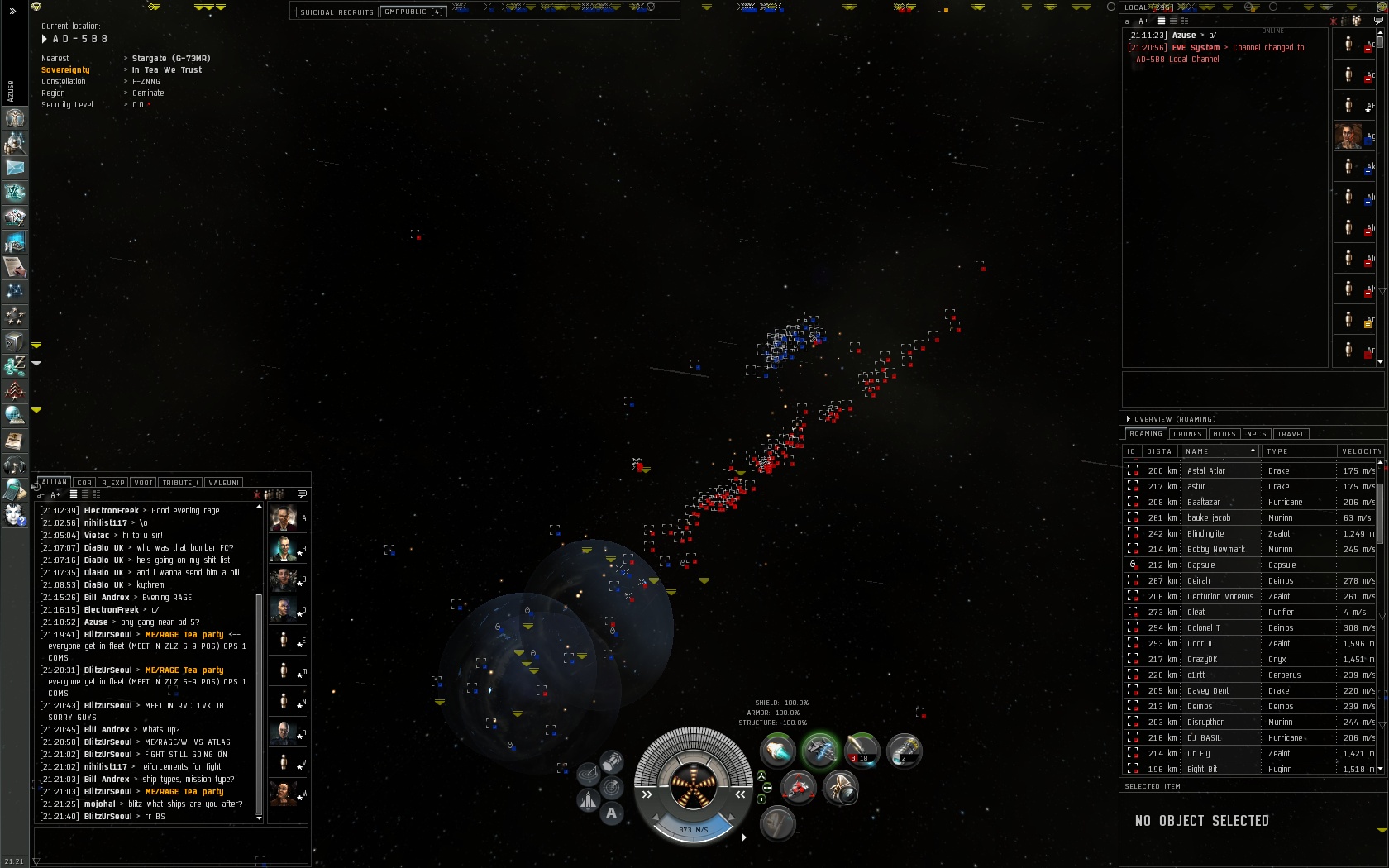1389x868 pixels.
Task: Open the Stargate (G-73MR) nearest link
Action: pyautogui.click(x=171, y=59)
